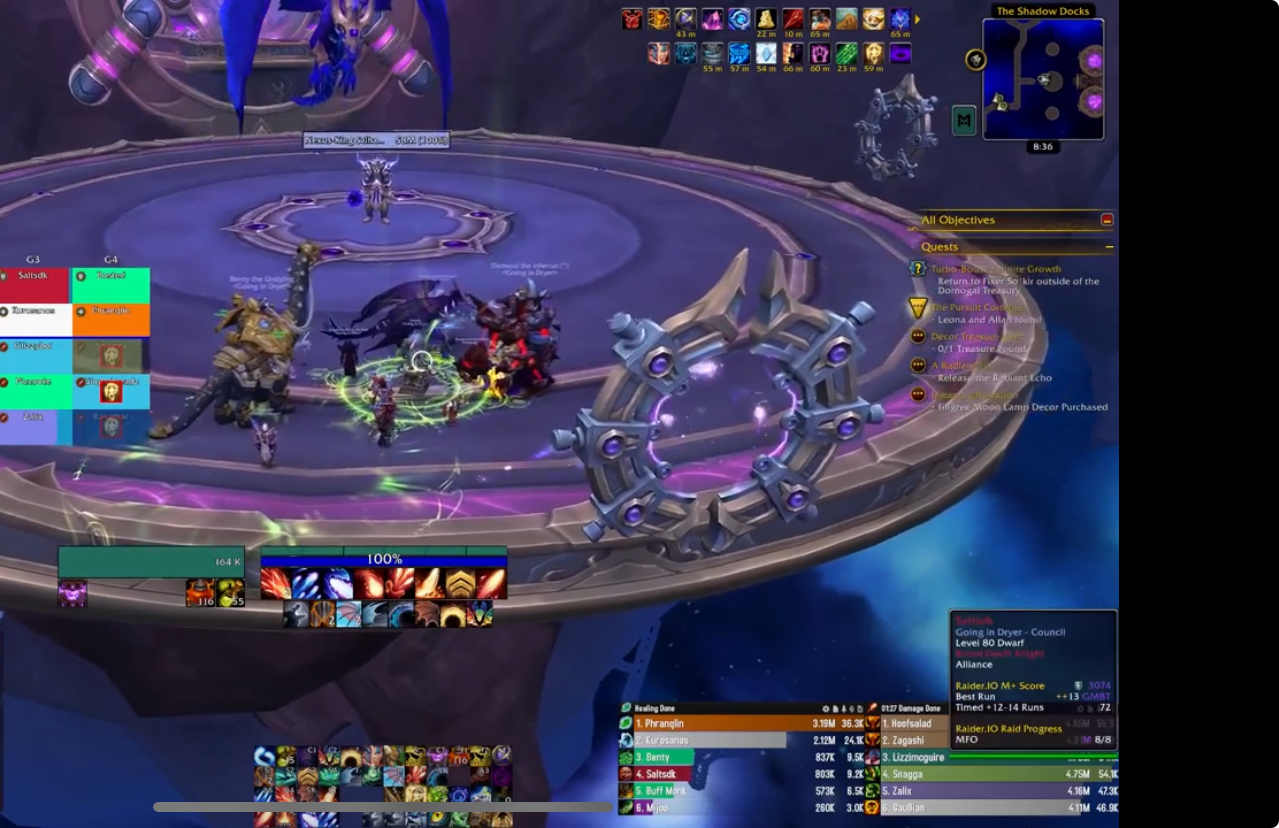Screen dimensions: 1279x828
Task: Select the white Kurosanos raid frame
Action: [35, 320]
